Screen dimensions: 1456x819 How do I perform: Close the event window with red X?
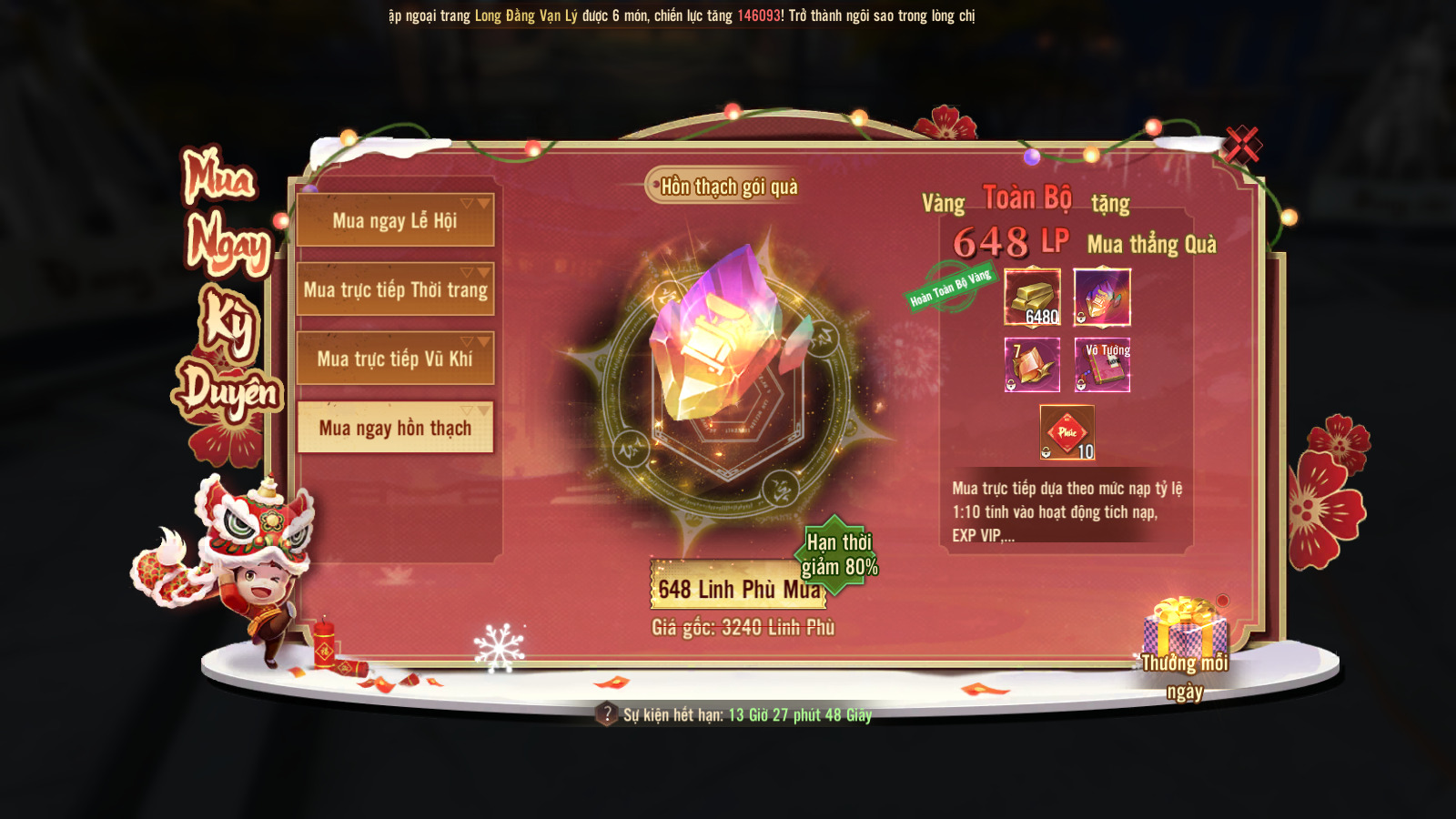pyautogui.click(x=1241, y=144)
